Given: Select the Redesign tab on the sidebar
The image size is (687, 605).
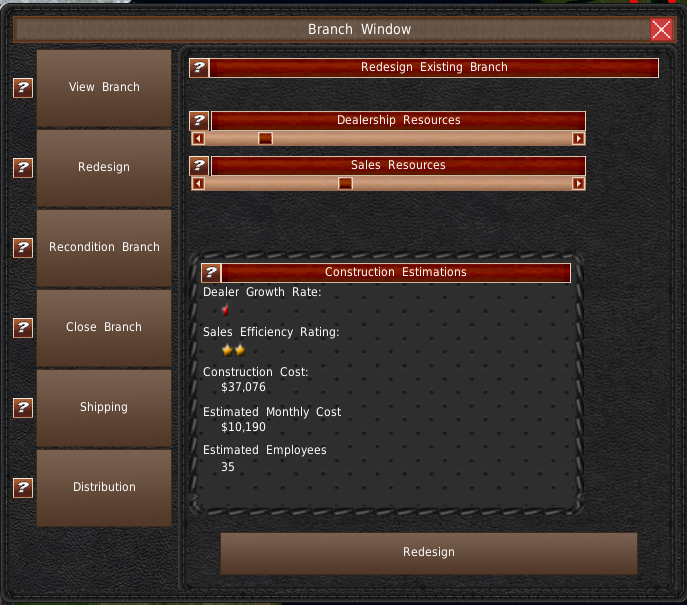Looking at the screenshot, I should point(104,168).
